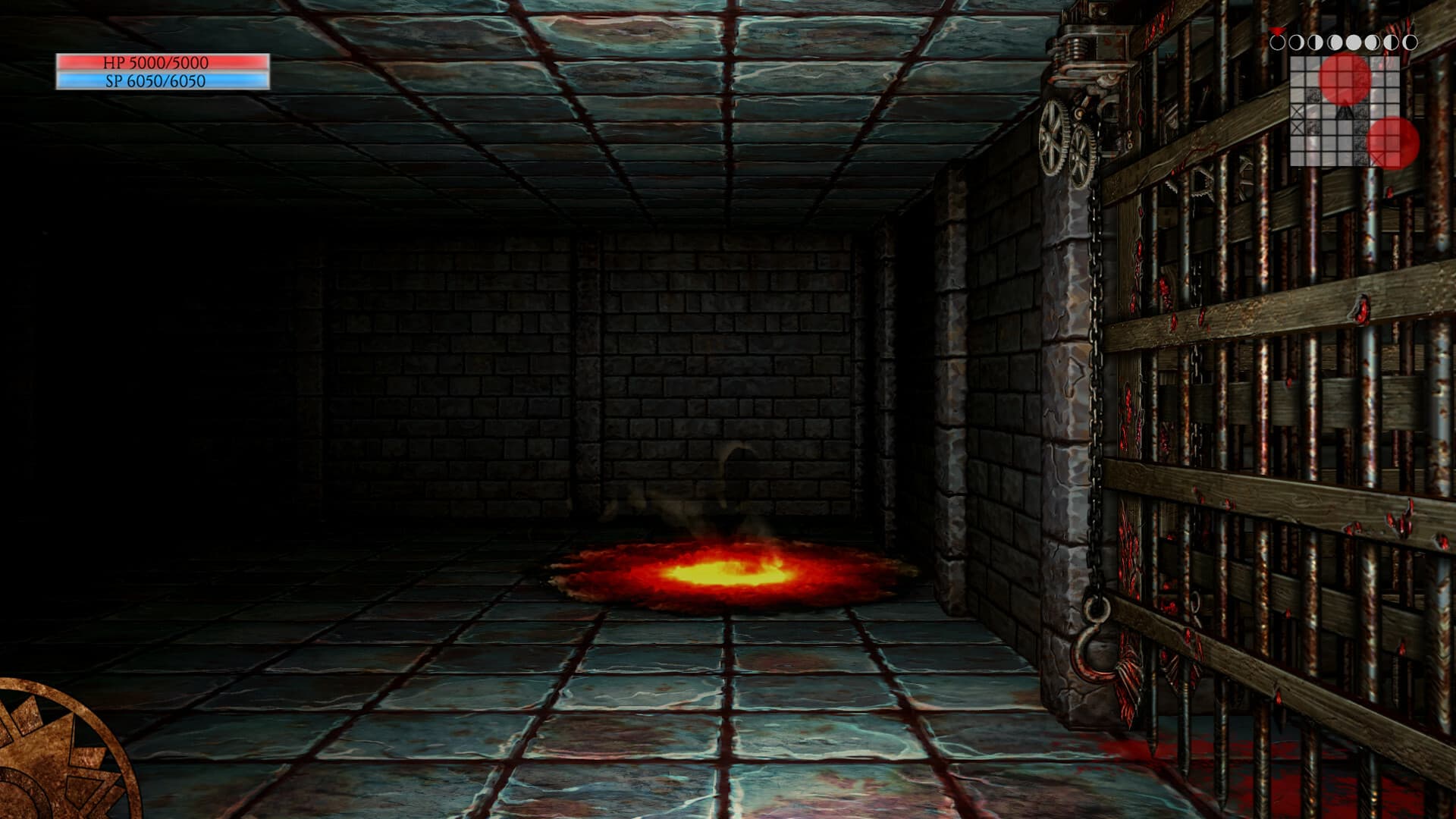Select the first moon phase icon

click(x=1279, y=42)
